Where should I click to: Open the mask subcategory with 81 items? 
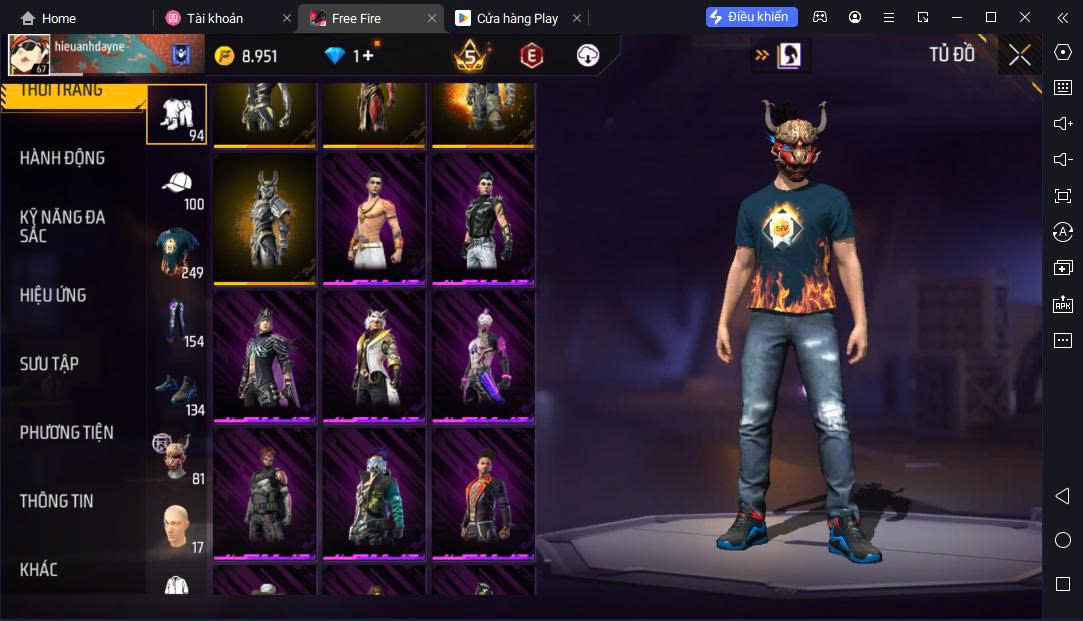coord(177,458)
